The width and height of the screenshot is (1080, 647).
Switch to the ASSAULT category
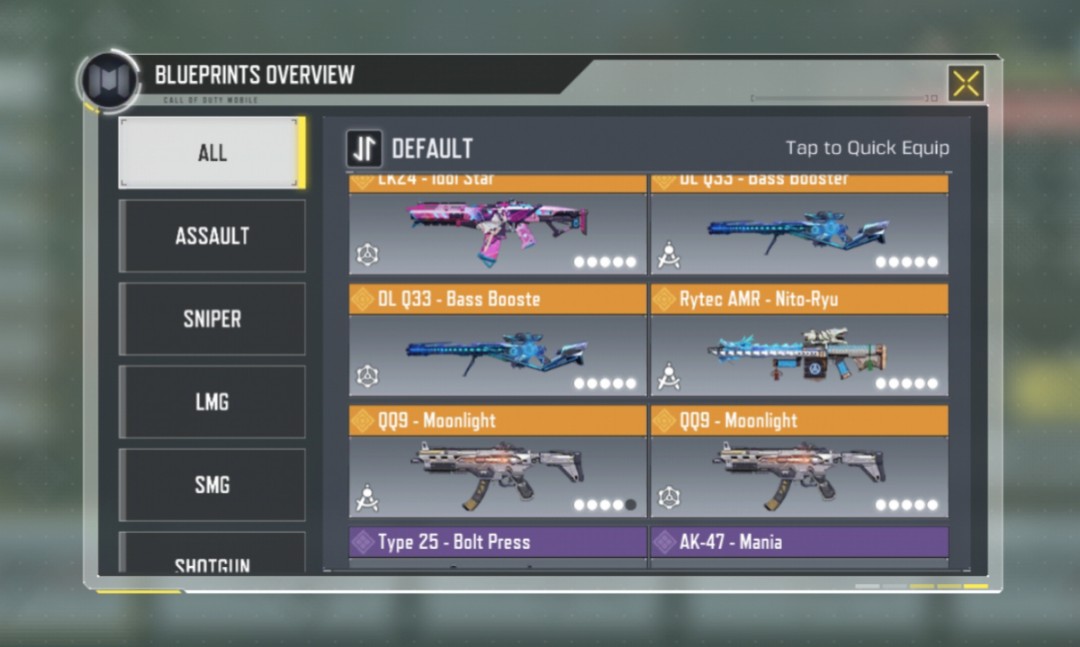click(211, 236)
